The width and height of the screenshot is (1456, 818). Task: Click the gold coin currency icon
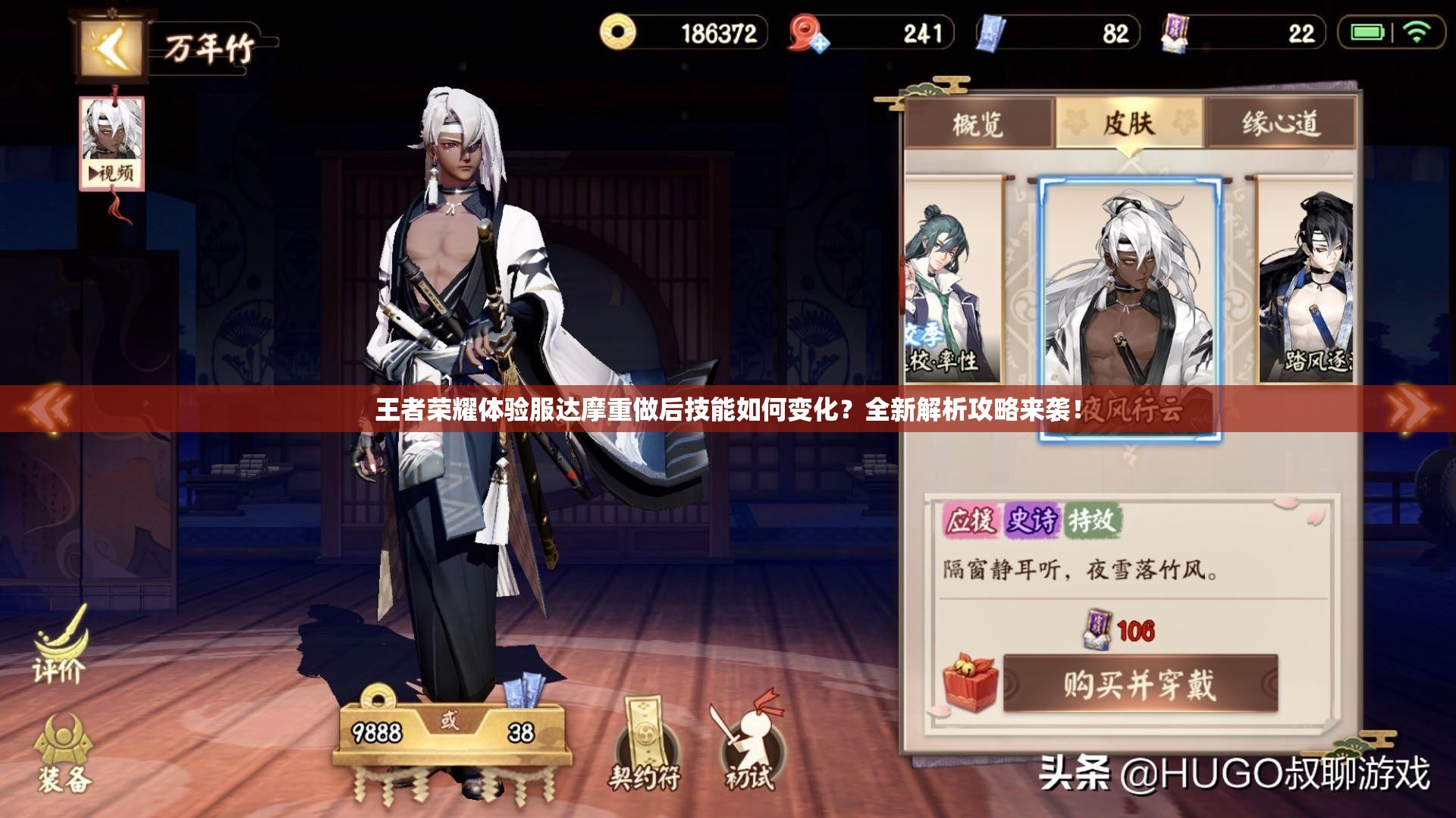pyautogui.click(x=619, y=32)
